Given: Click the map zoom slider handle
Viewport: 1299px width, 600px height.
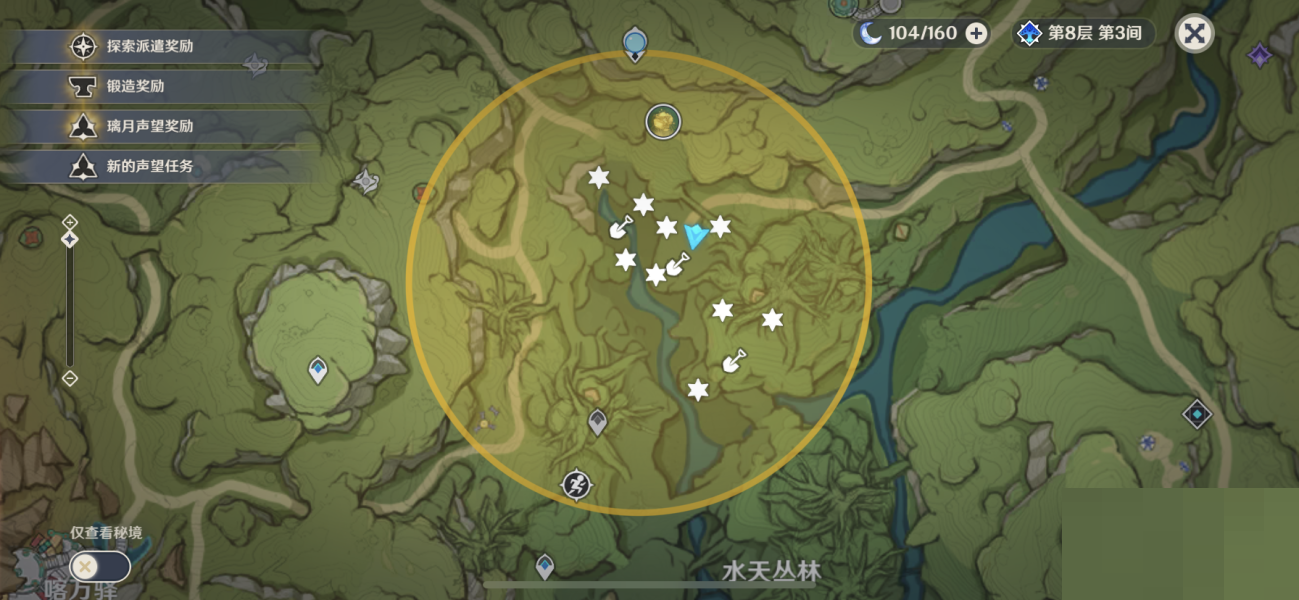Looking at the screenshot, I should click(69, 239).
